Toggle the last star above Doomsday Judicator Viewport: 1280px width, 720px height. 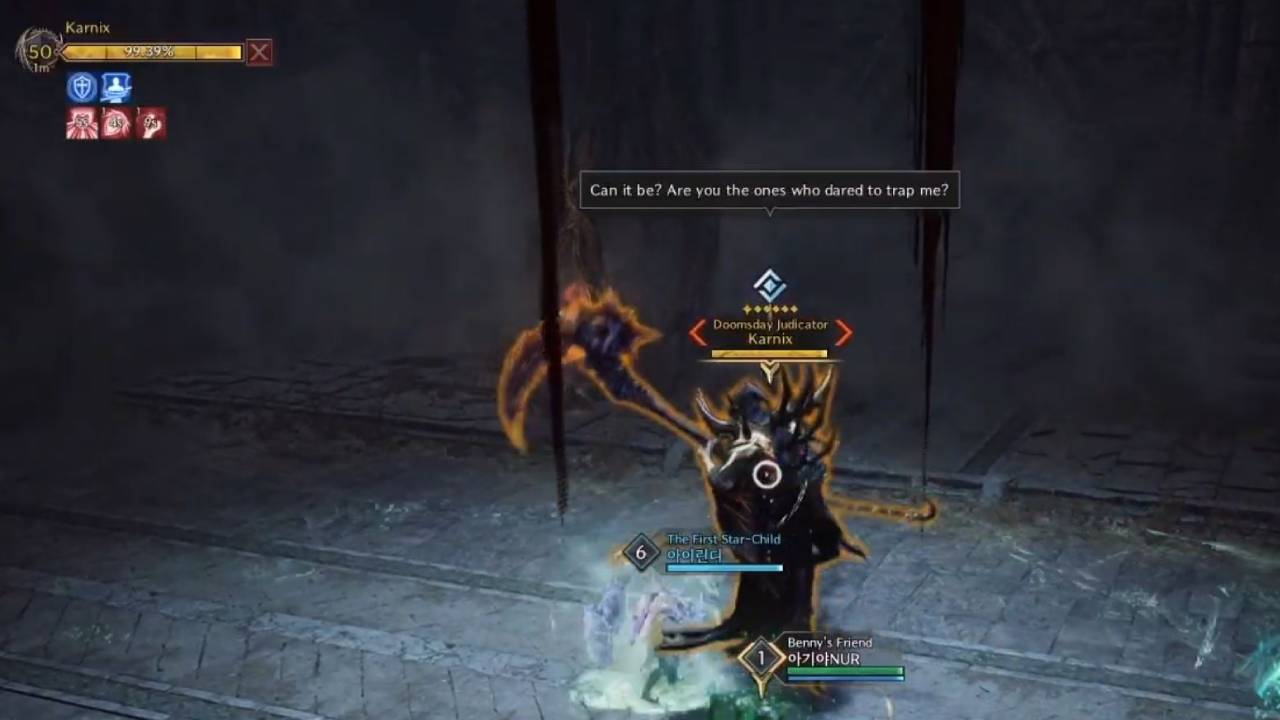click(793, 308)
